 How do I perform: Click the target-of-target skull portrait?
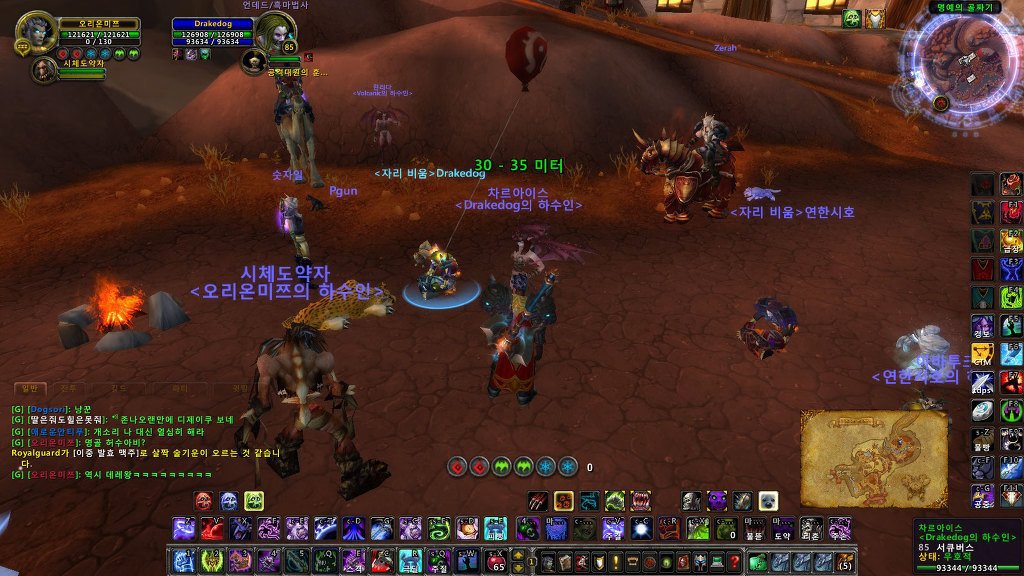(x=253, y=63)
